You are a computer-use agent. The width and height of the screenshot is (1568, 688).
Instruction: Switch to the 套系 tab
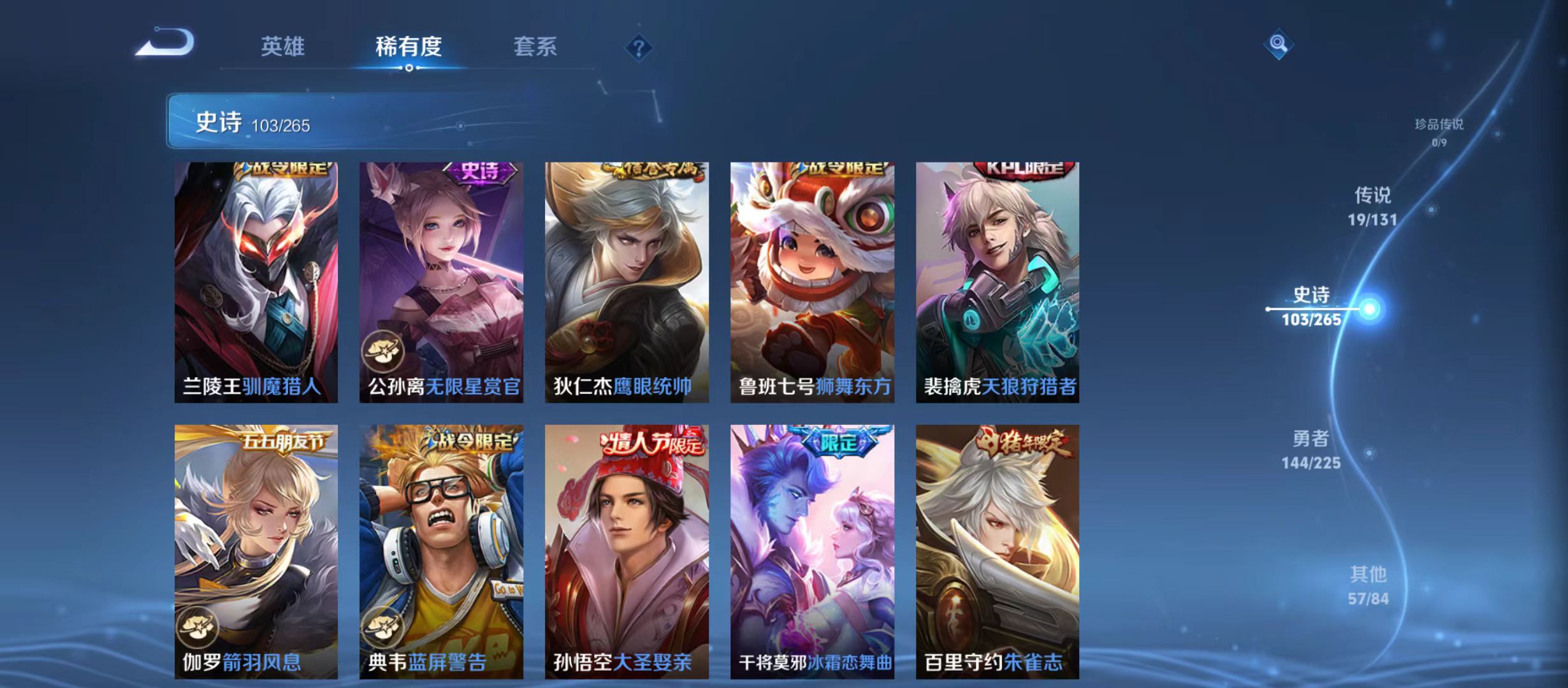[536, 46]
